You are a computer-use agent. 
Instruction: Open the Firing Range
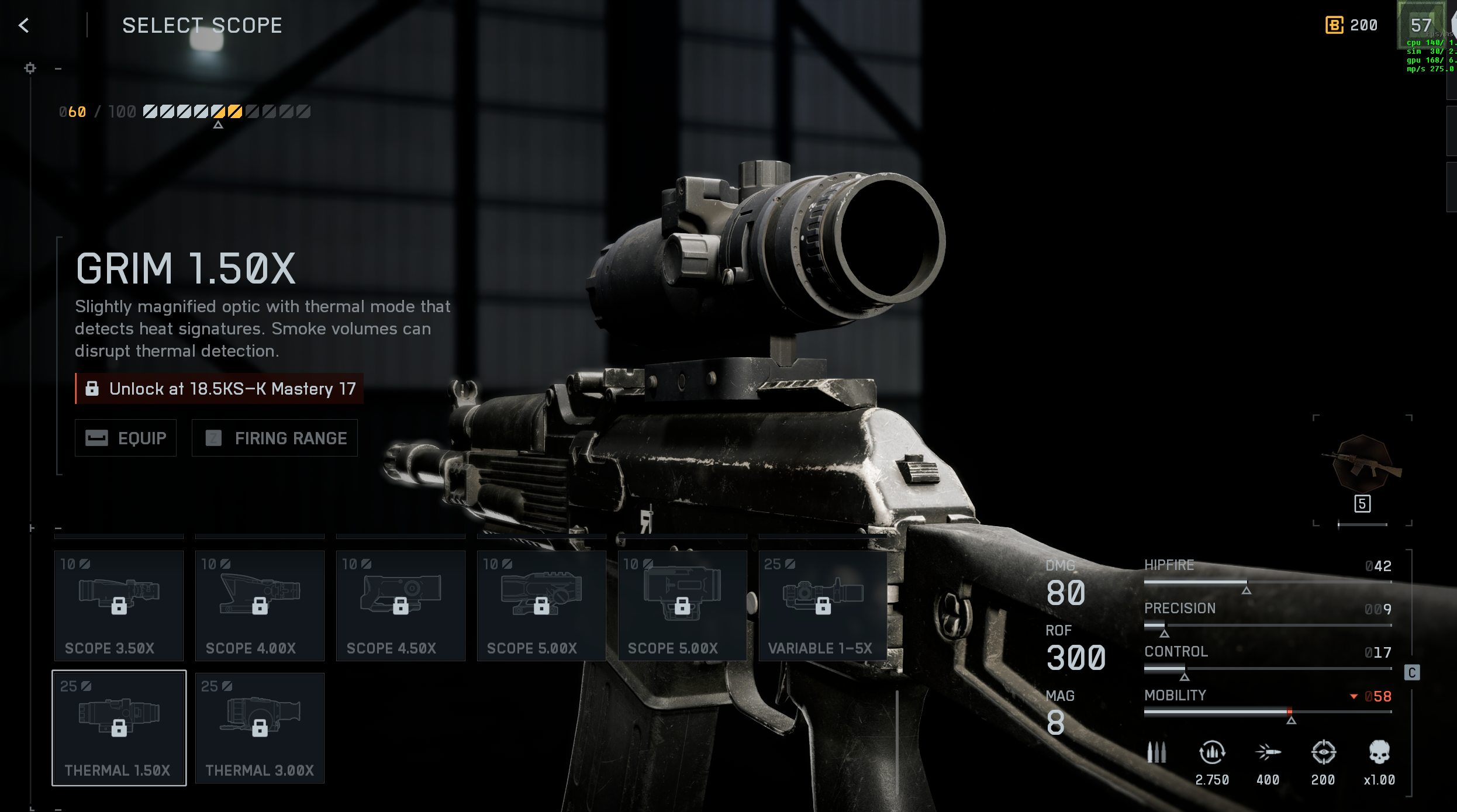pyautogui.click(x=275, y=438)
